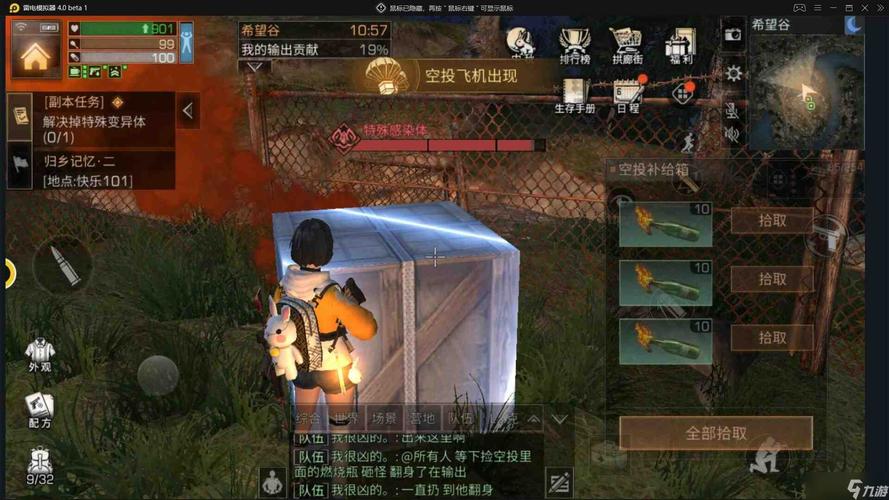The image size is (889, 500).
Task: Open the 排行榜 leaderboard
Action: (x=574, y=45)
